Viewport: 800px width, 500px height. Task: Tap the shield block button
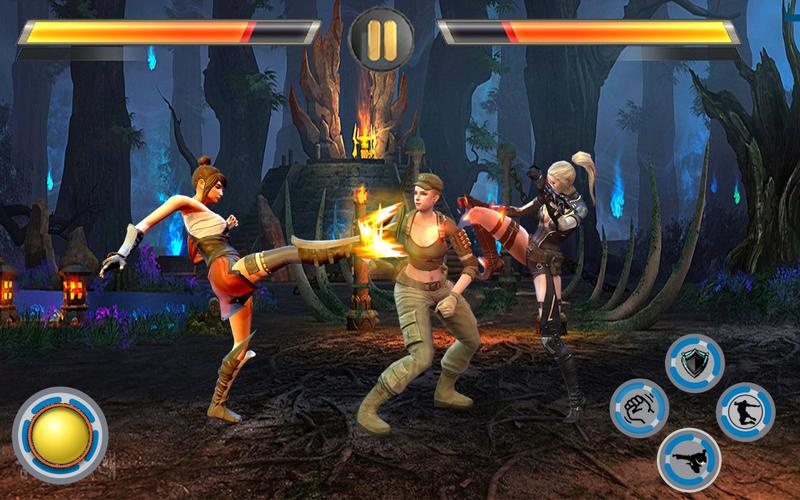point(695,362)
